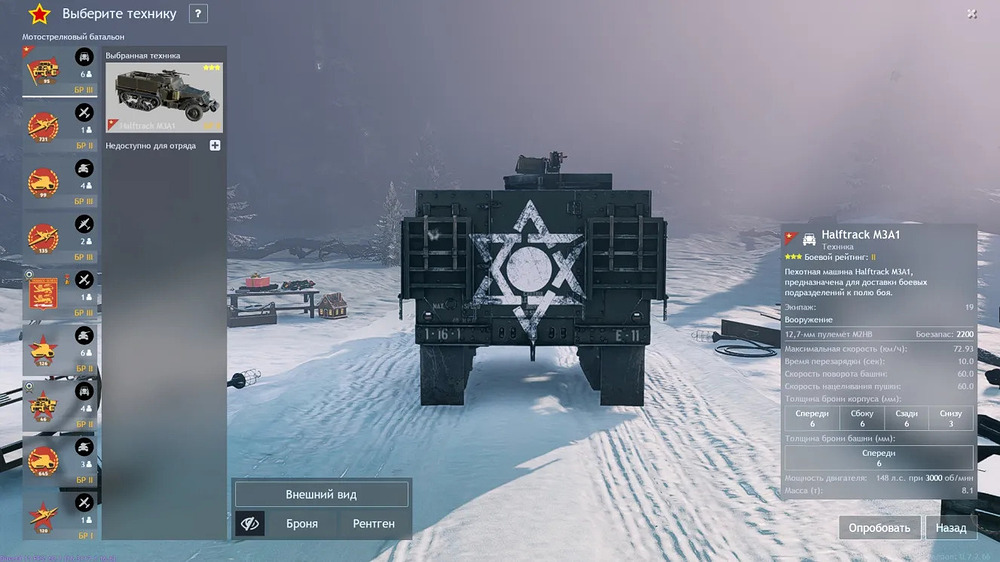Toggle the crossed-out eye visibility icon
Viewport: 1000px width, 562px height.
[x=250, y=523]
